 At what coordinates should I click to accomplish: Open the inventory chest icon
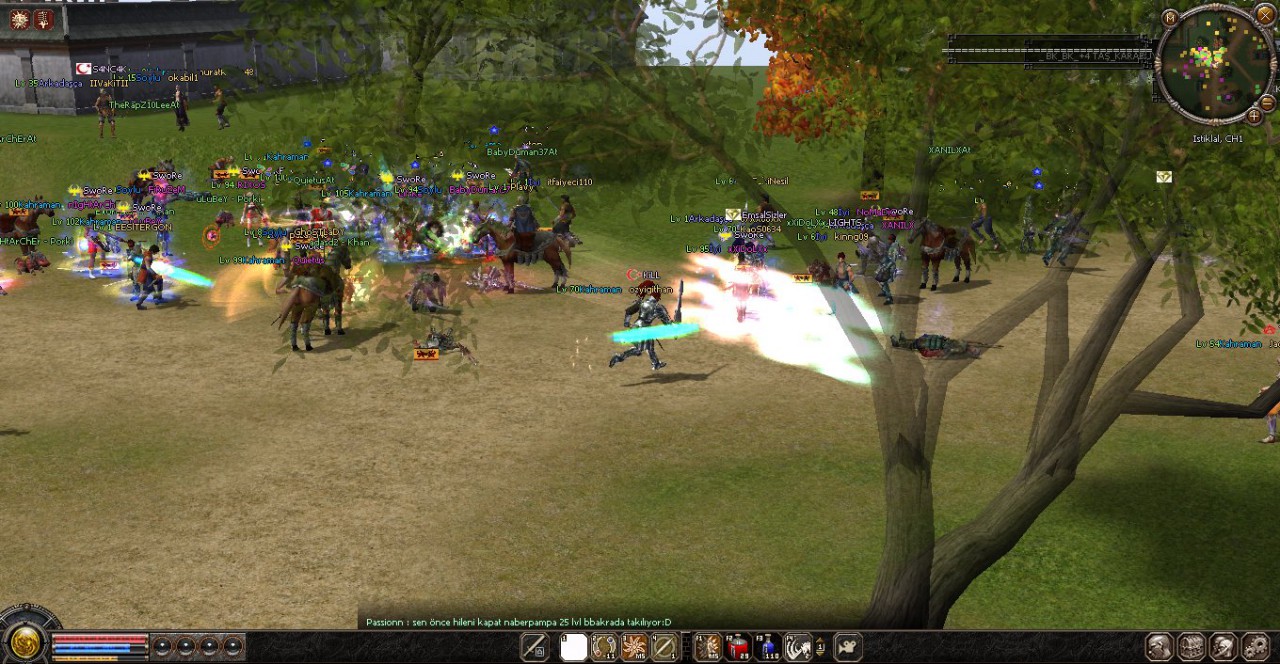[1191, 647]
